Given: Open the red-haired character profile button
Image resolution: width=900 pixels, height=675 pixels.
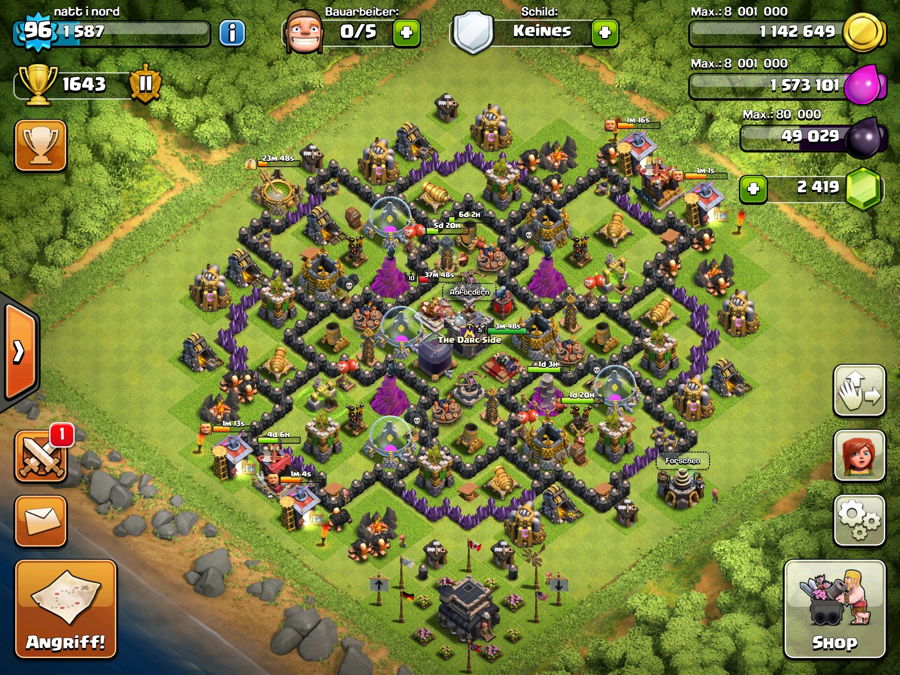Looking at the screenshot, I should click(x=859, y=455).
